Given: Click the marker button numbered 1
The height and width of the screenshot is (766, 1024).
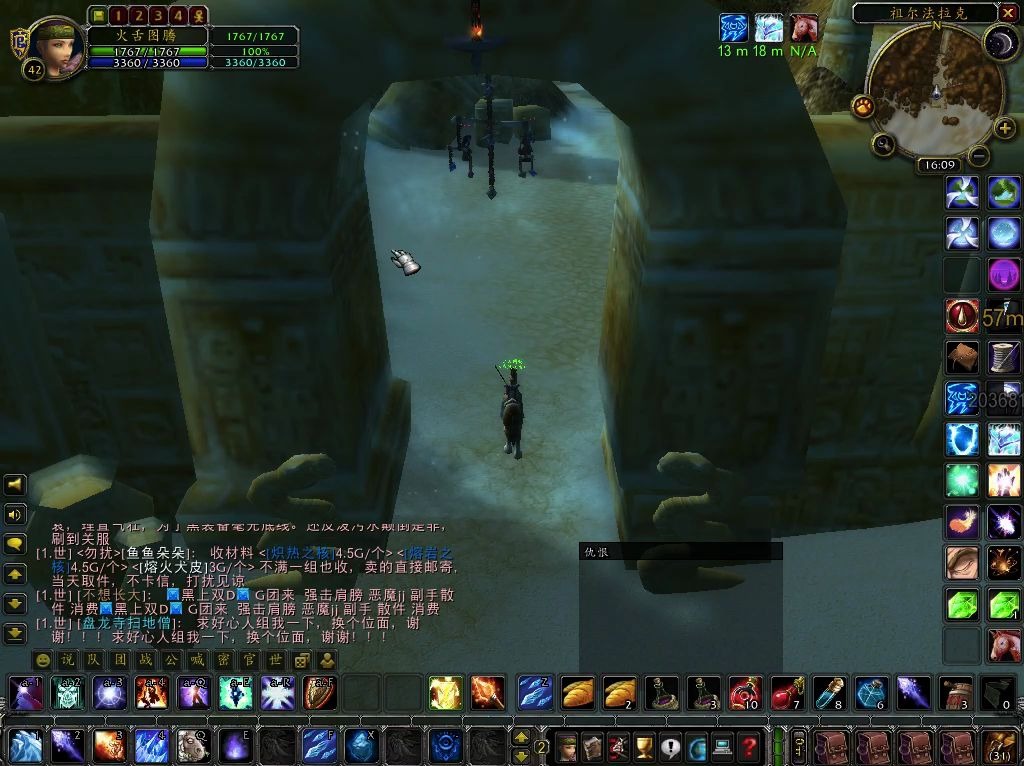Looking at the screenshot, I should 118,15.
